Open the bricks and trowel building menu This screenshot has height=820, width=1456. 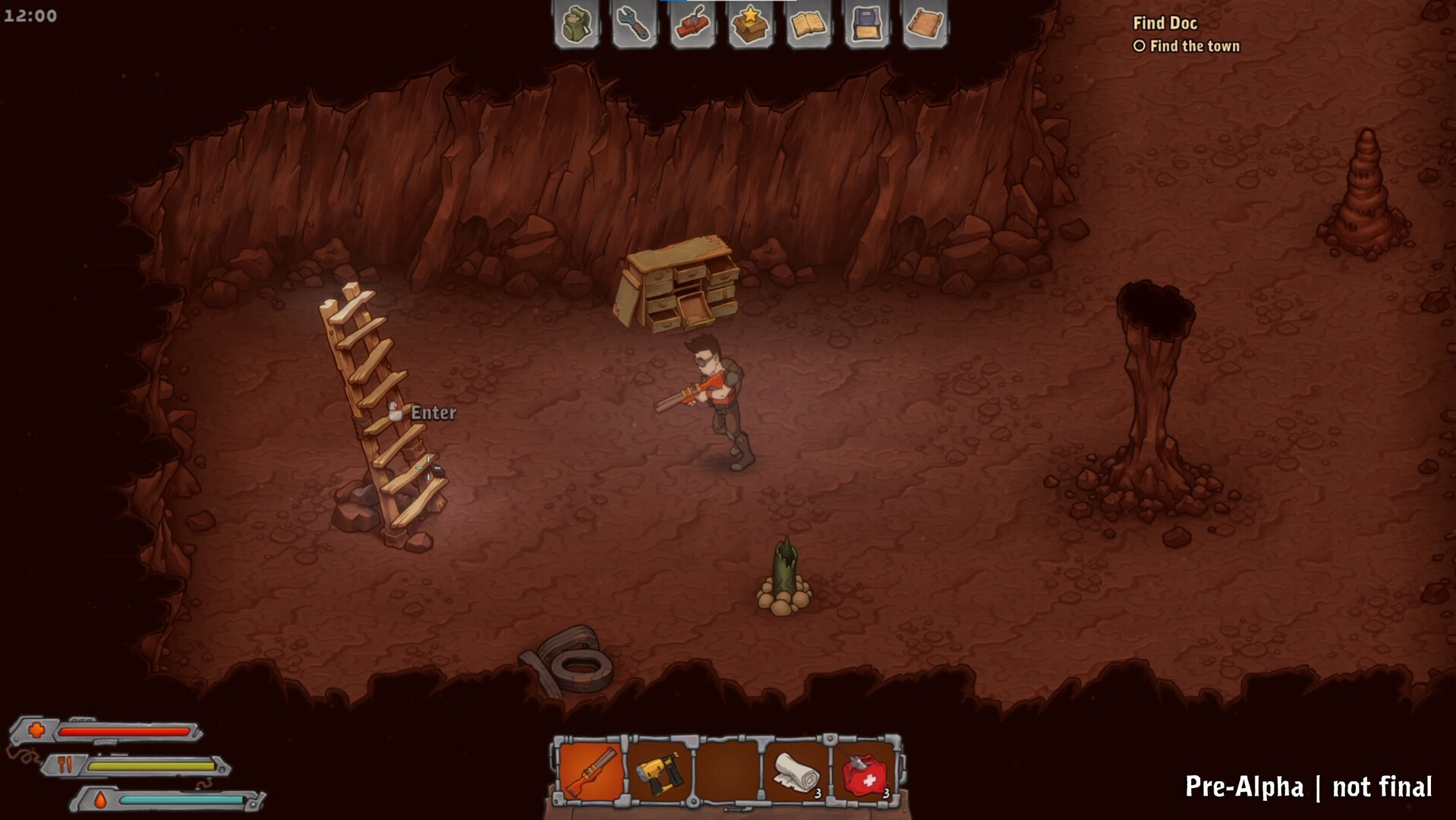coord(692,24)
